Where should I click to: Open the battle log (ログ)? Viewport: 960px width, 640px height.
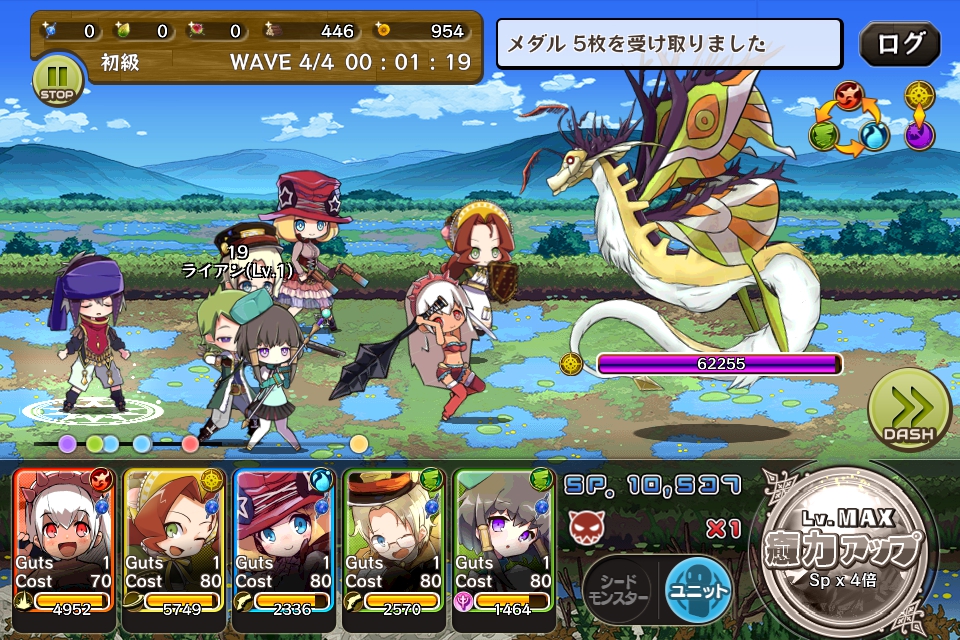(x=900, y=44)
